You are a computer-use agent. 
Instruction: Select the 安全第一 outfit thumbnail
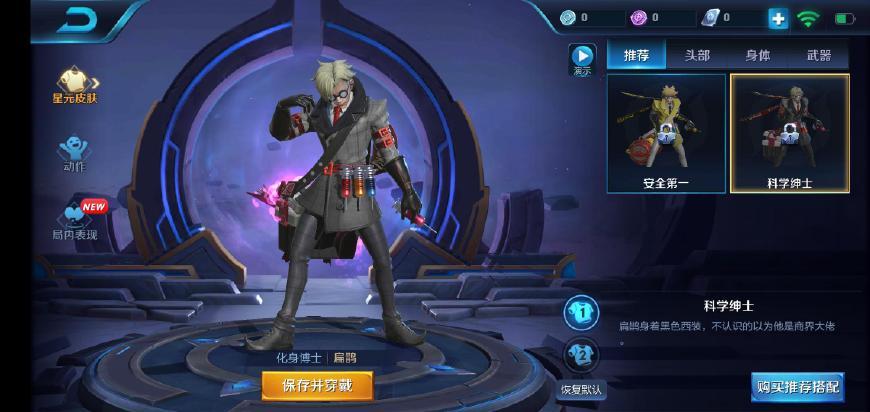[x=666, y=132]
